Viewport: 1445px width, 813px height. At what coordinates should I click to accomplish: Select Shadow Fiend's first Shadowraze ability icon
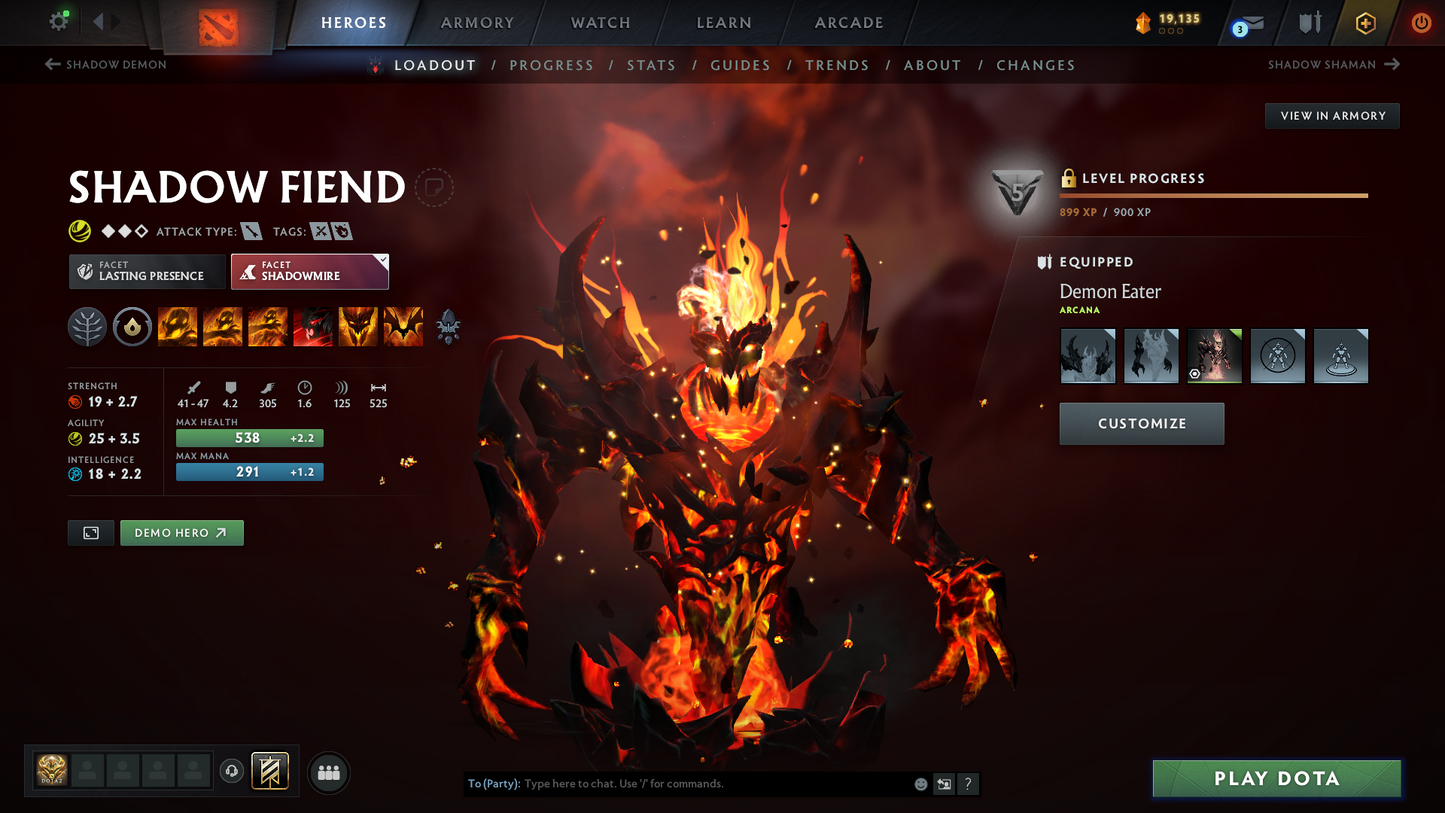[177, 326]
